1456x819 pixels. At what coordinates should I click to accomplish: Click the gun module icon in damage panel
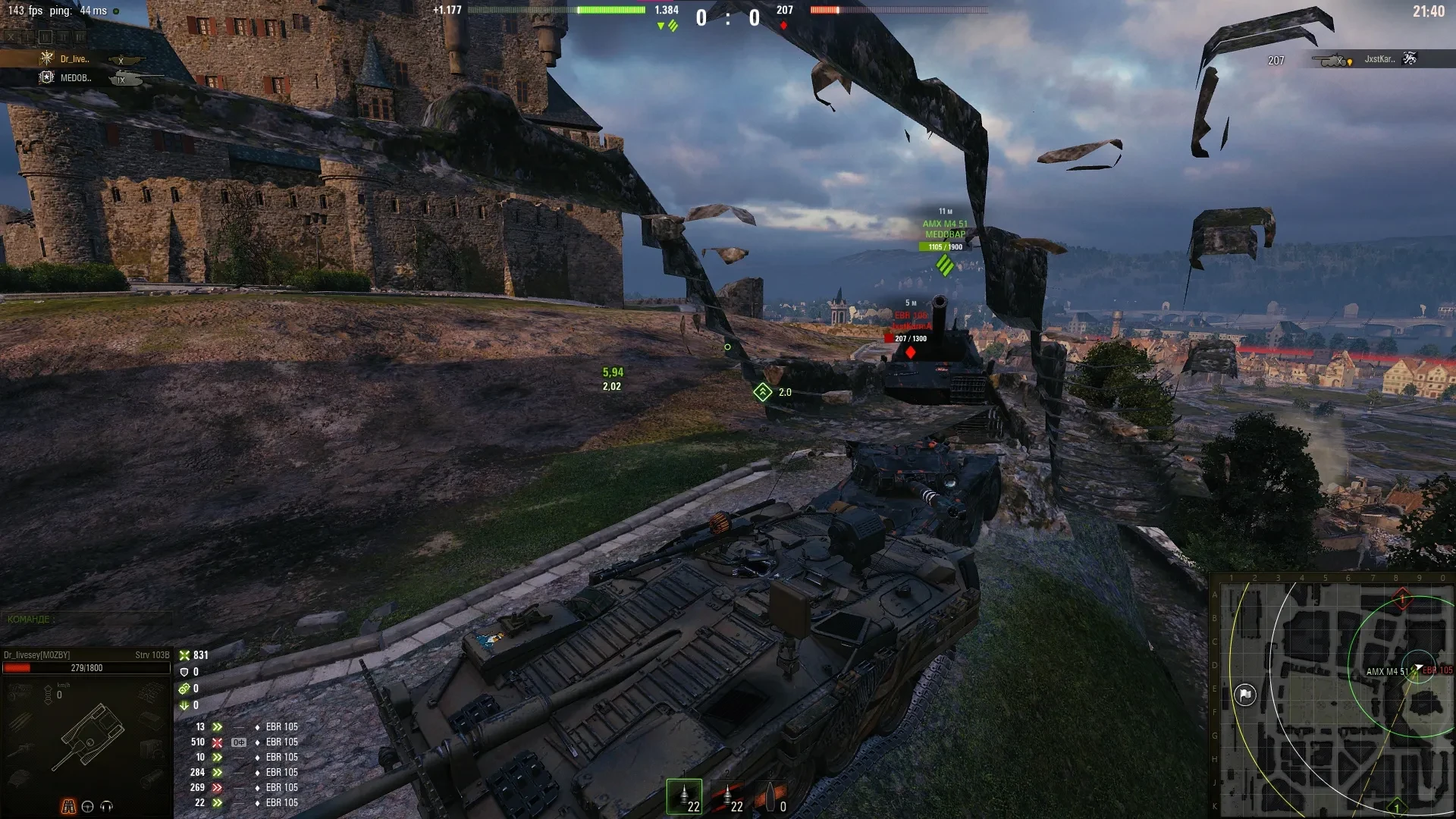click(20, 749)
